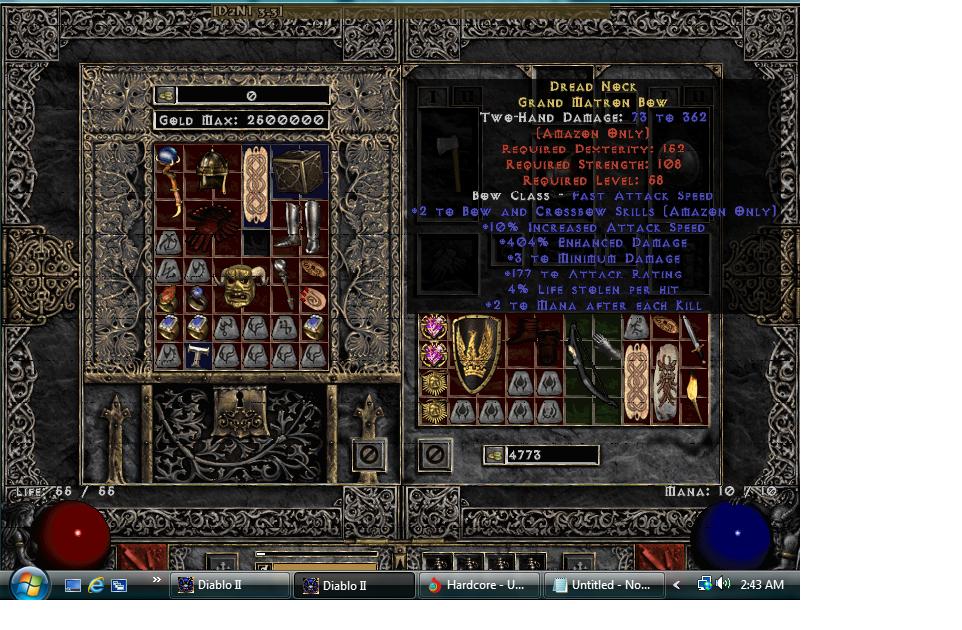Close the inventory panel
The image size is (962, 630).
pyautogui.click(x=433, y=455)
